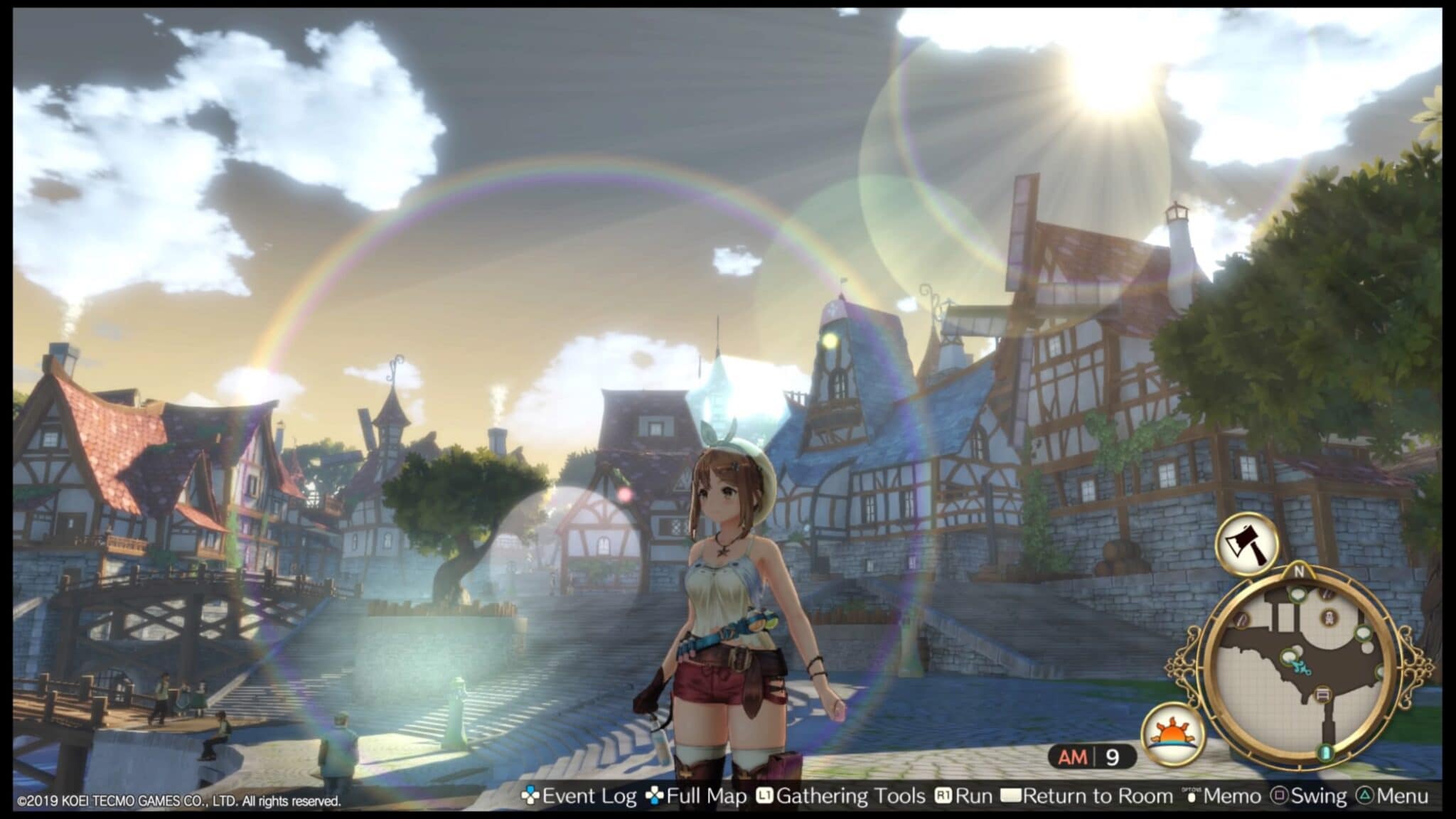
Task: Click the sunrise time-of-day icon
Action: click(1173, 734)
